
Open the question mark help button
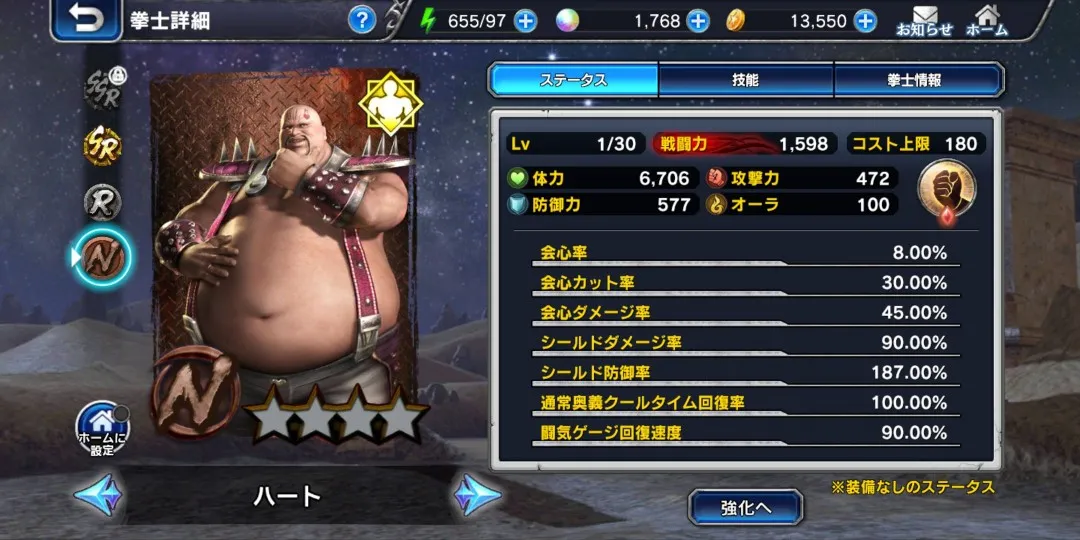click(x=362, y=20)
